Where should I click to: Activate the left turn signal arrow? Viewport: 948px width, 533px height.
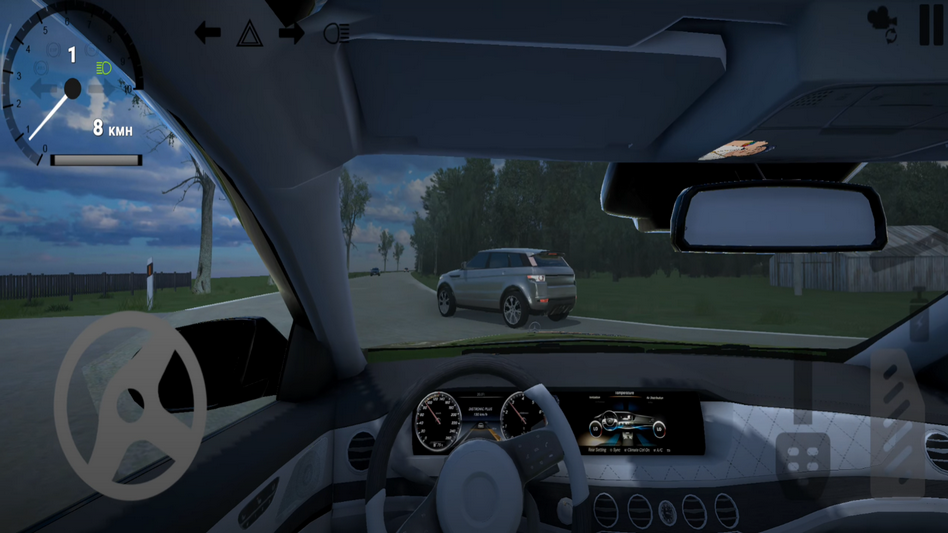coord(207,33)
